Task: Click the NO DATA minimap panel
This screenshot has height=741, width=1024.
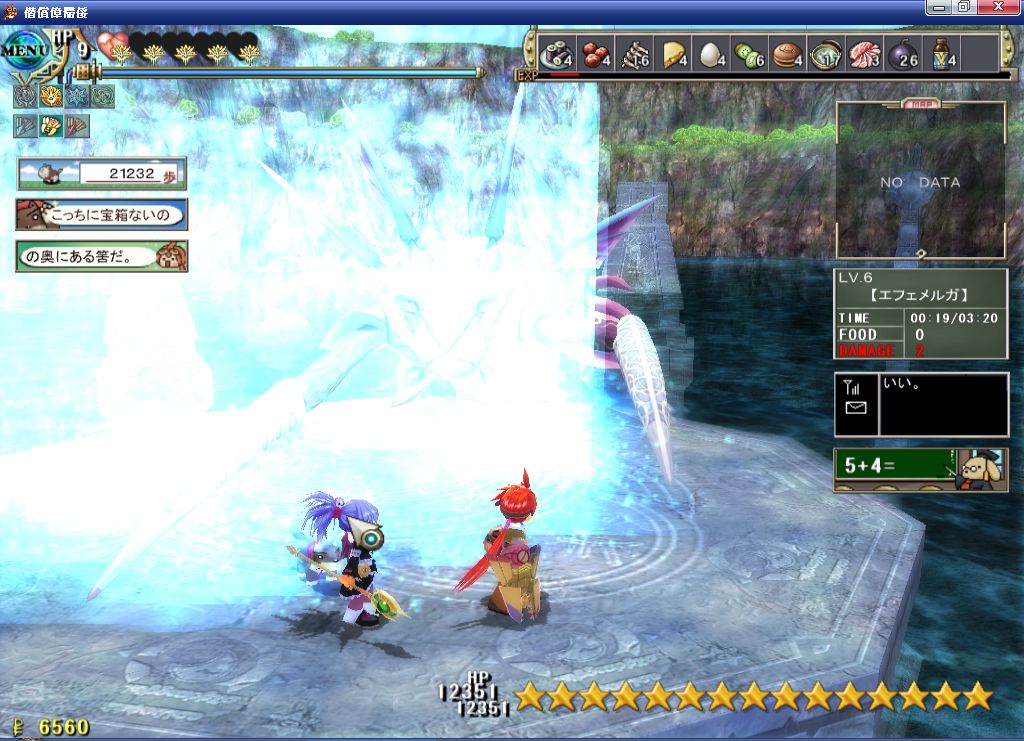Action: 920,181
